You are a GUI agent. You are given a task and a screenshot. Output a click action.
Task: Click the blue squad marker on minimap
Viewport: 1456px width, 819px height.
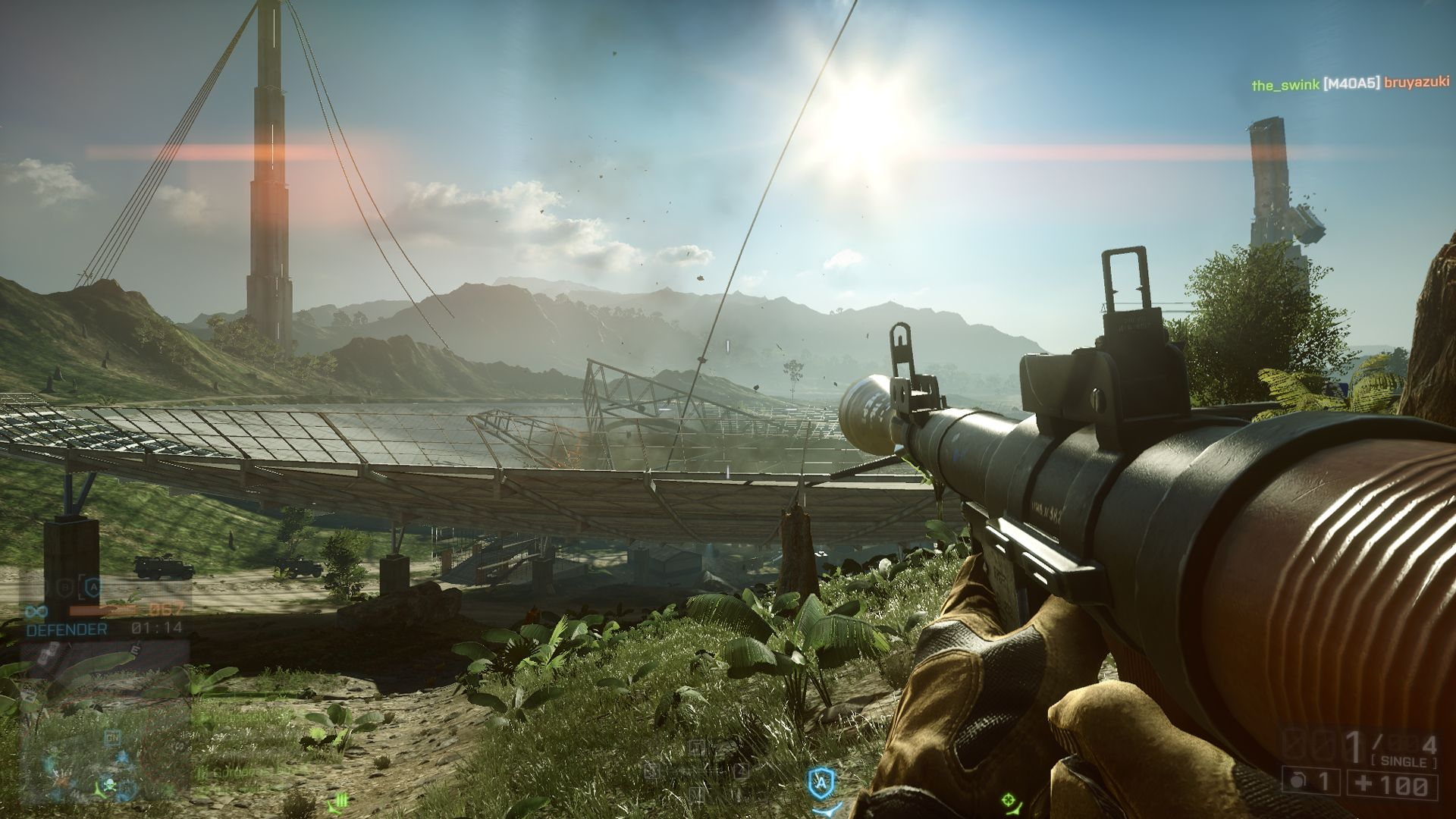[x=123, y=759]
